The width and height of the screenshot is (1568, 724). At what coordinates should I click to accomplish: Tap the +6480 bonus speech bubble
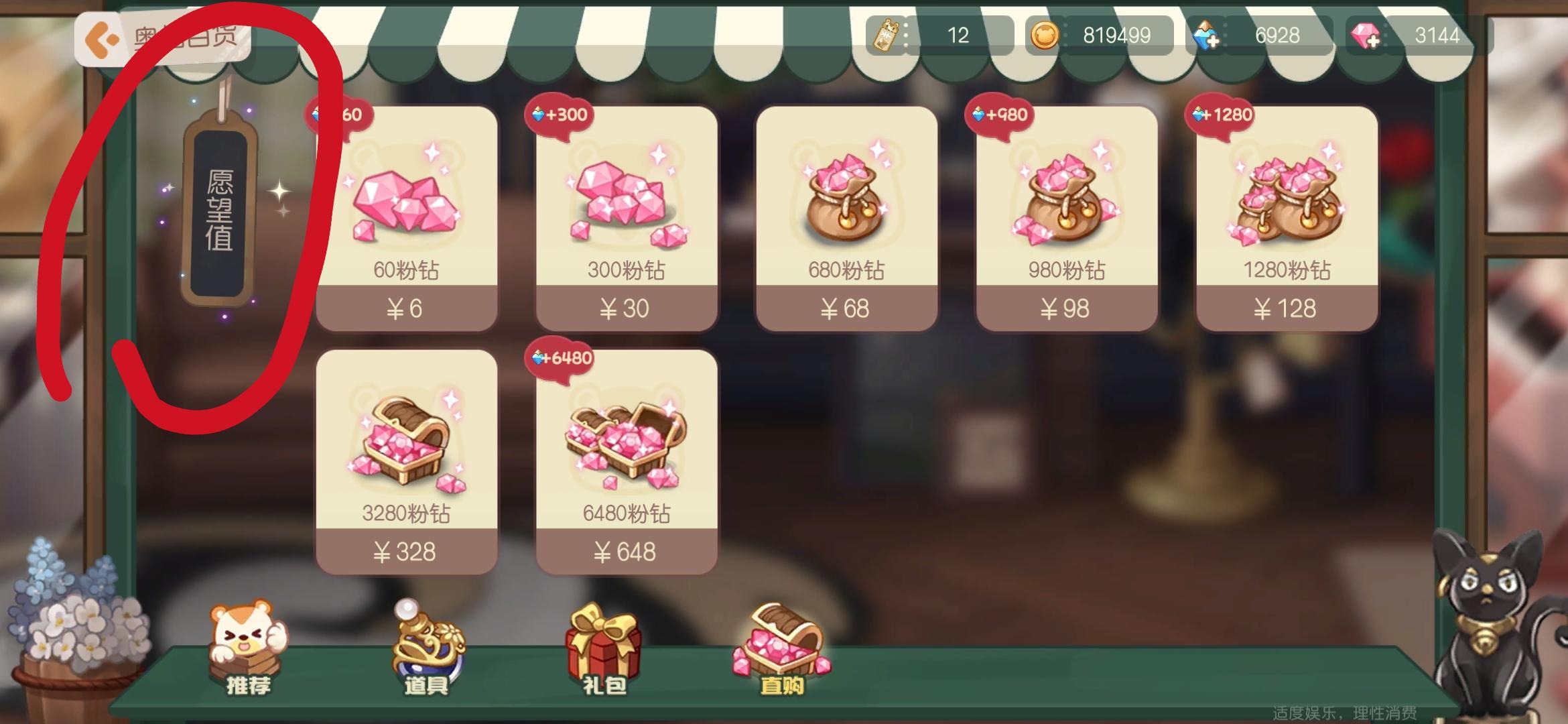562,357
